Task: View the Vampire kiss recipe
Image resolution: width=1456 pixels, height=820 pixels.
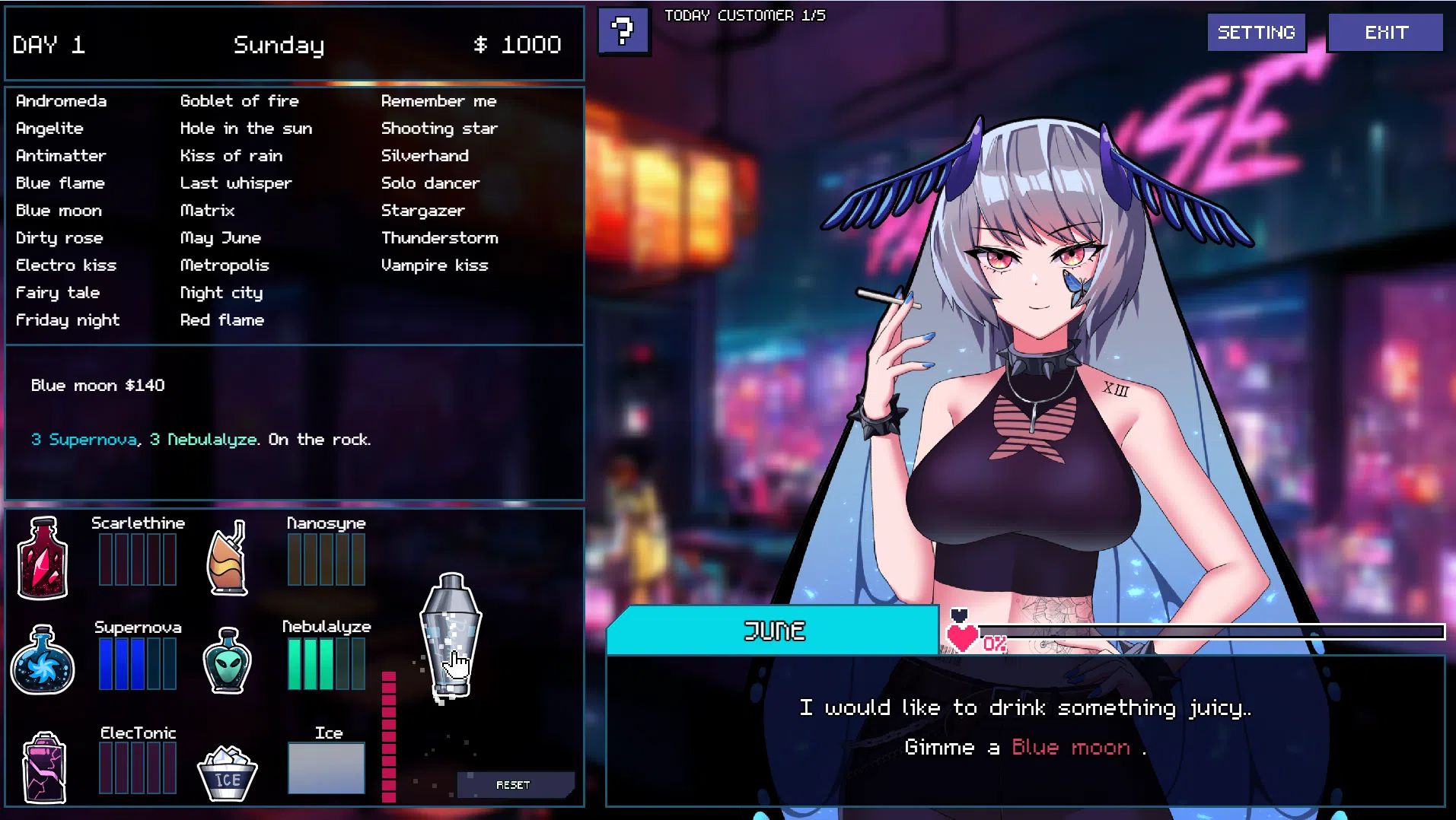Action: pos(435,265)
